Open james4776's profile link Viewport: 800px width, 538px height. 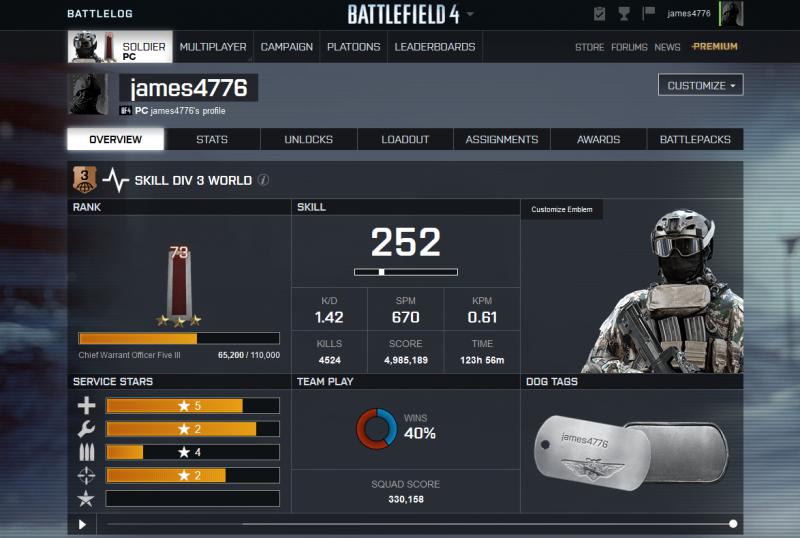point(193,111)
